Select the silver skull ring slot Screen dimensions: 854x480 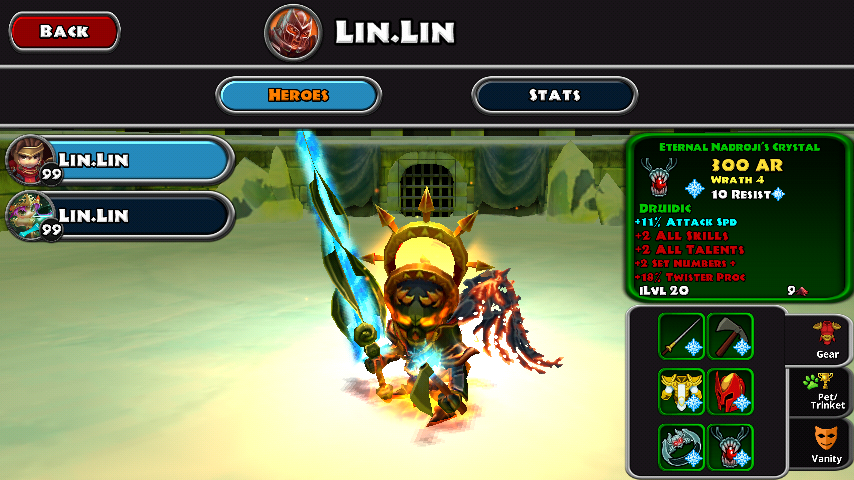click(x=681, y=446)
